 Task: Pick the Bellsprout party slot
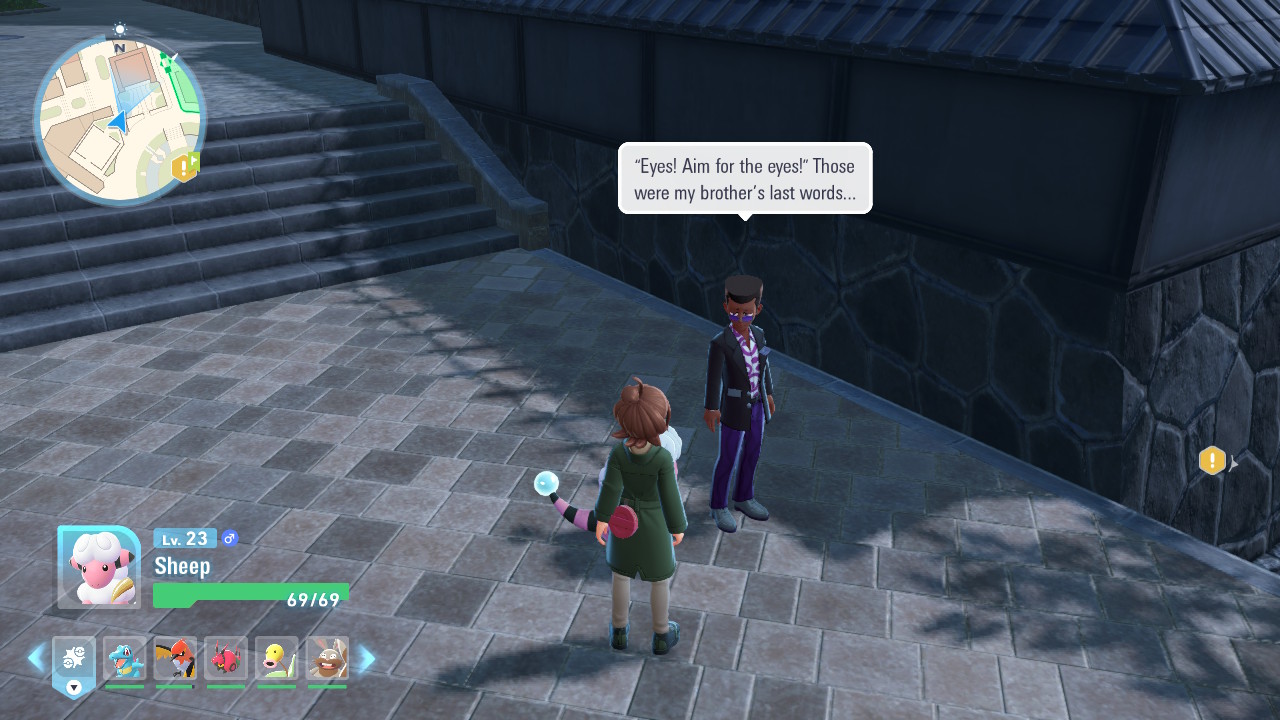(x=276, y=659)
